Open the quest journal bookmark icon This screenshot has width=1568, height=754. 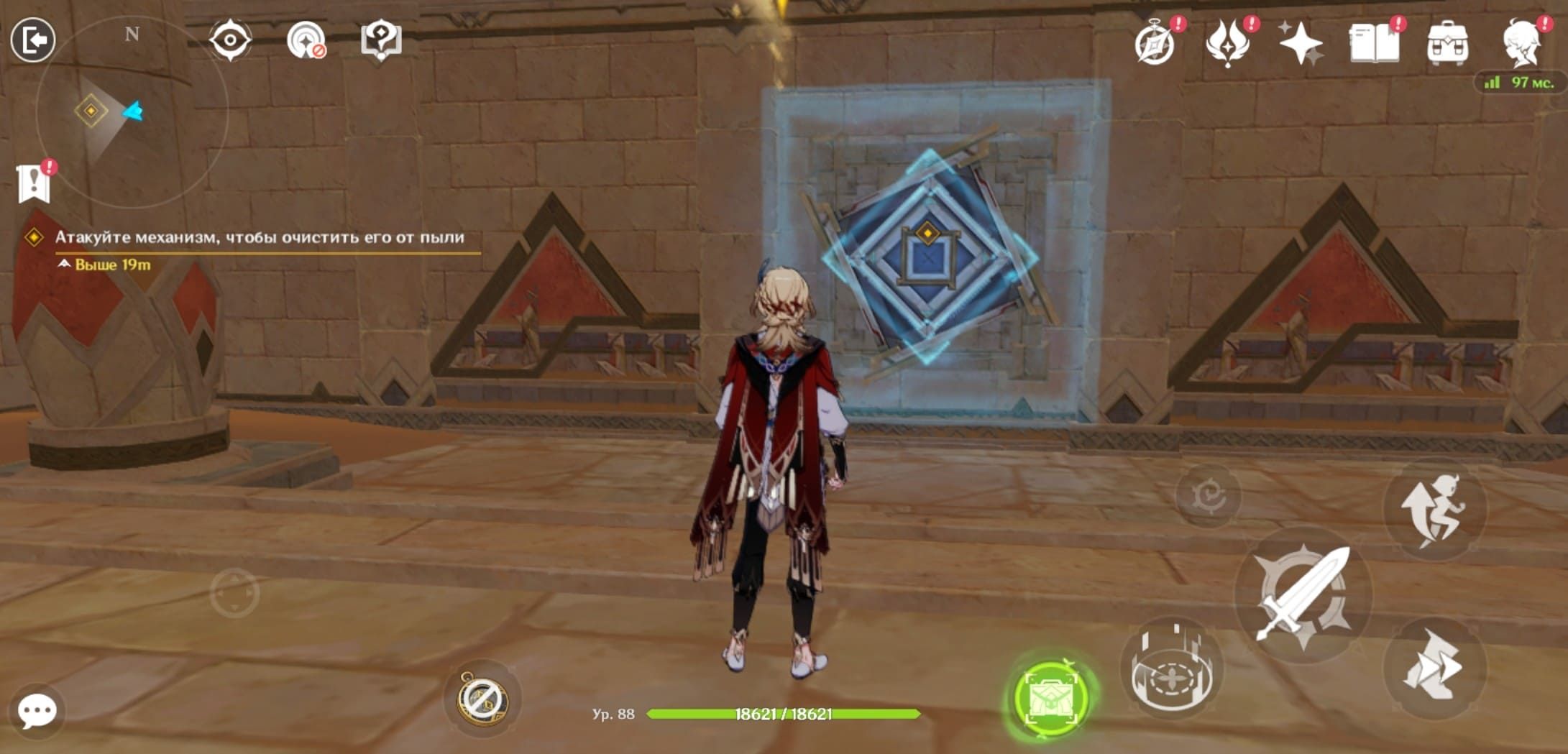(x=34, y=183)
